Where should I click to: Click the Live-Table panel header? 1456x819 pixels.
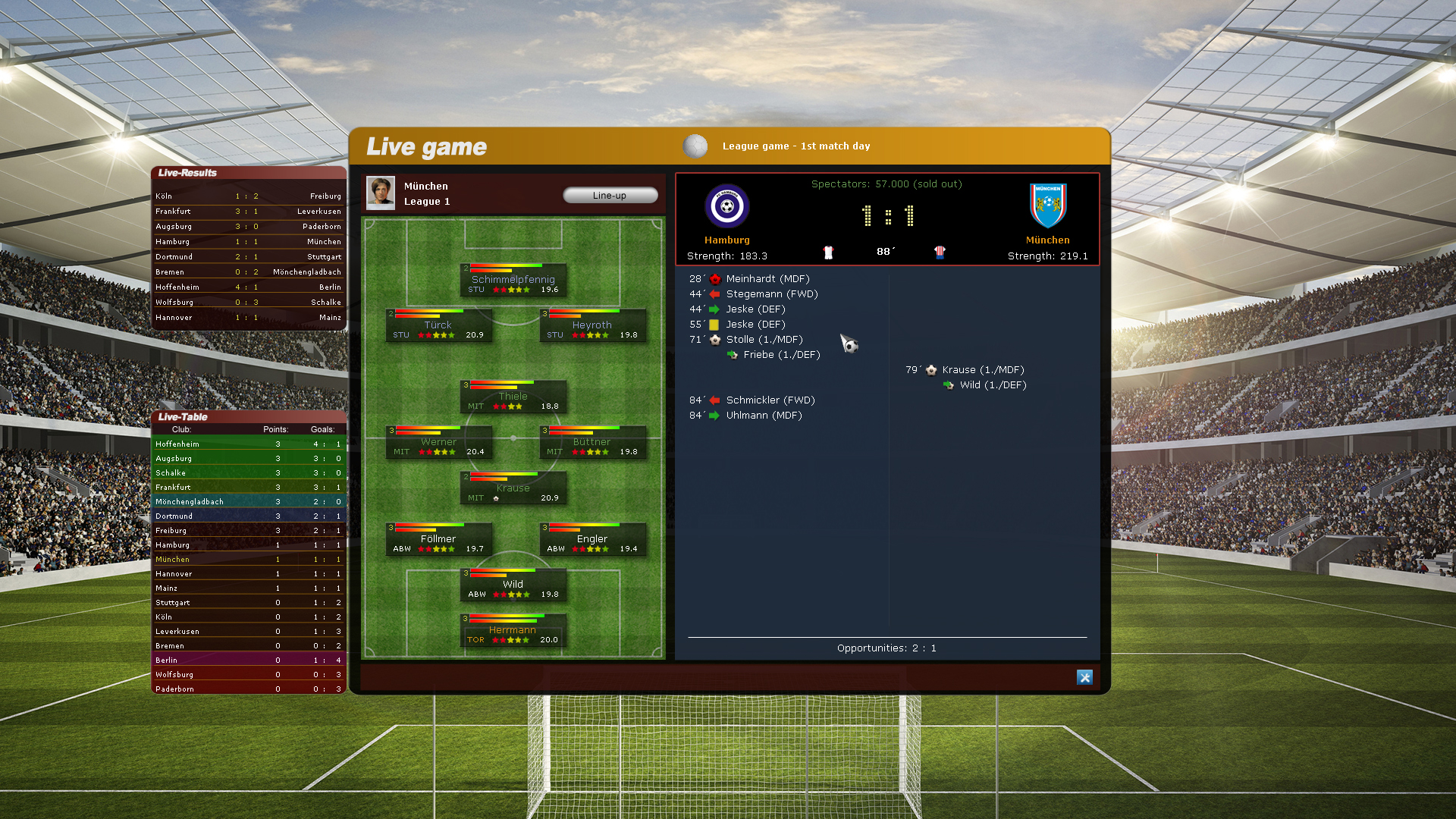182,416
